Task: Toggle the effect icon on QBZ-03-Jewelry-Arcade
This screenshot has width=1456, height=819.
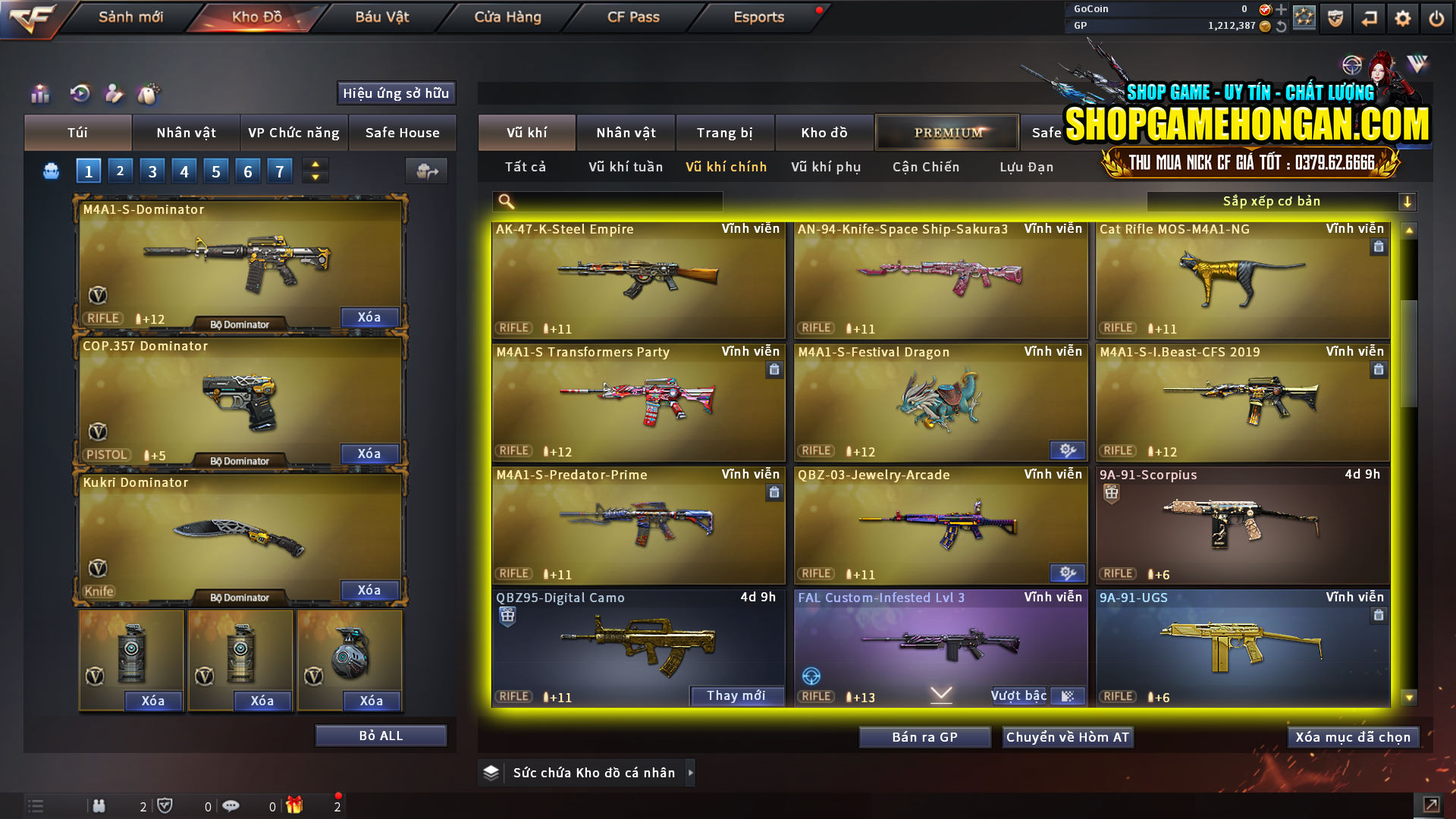Action: click(x=1068, y=573)
